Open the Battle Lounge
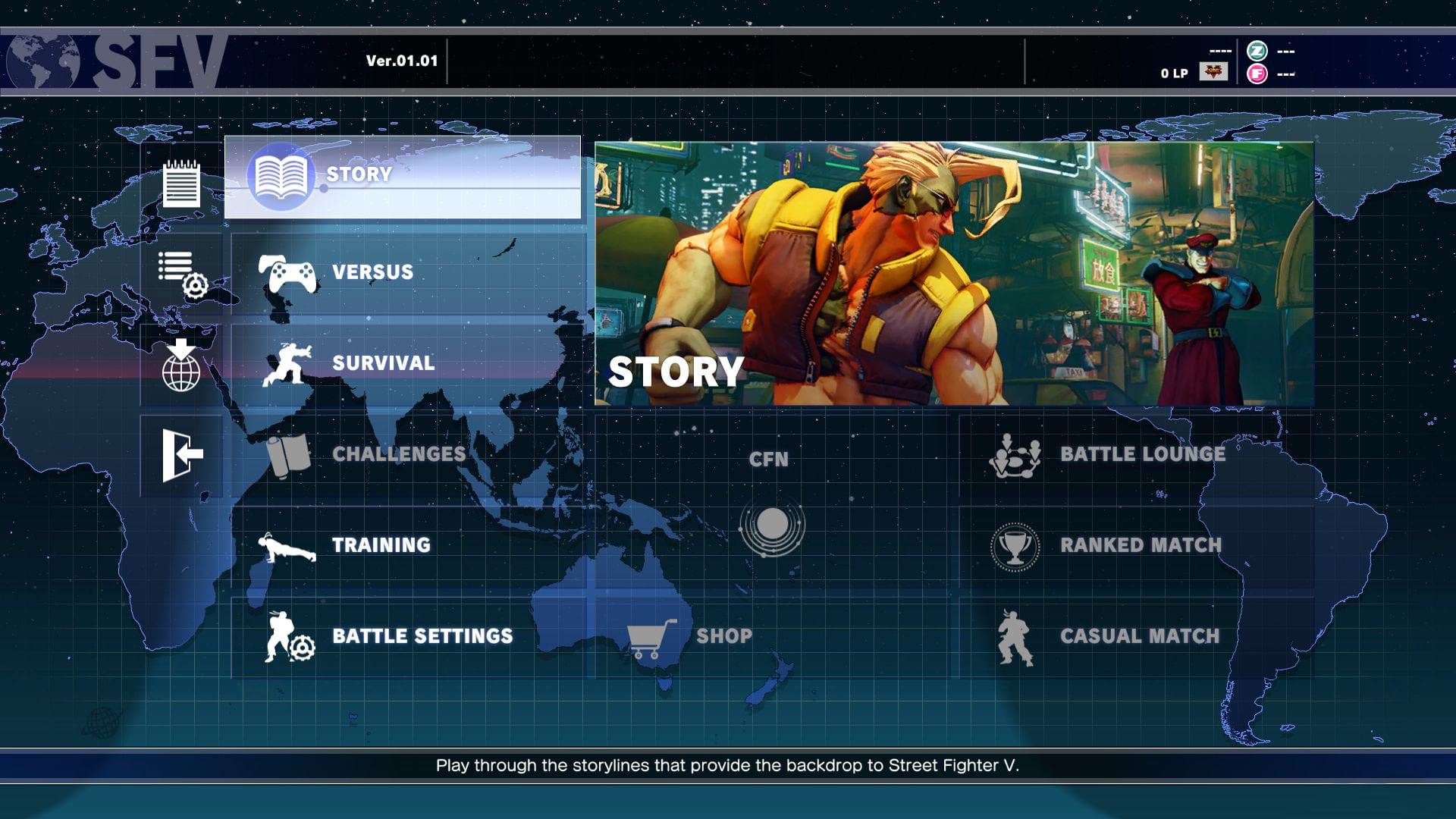The image size is (1456, 819). click(1136, 454)
